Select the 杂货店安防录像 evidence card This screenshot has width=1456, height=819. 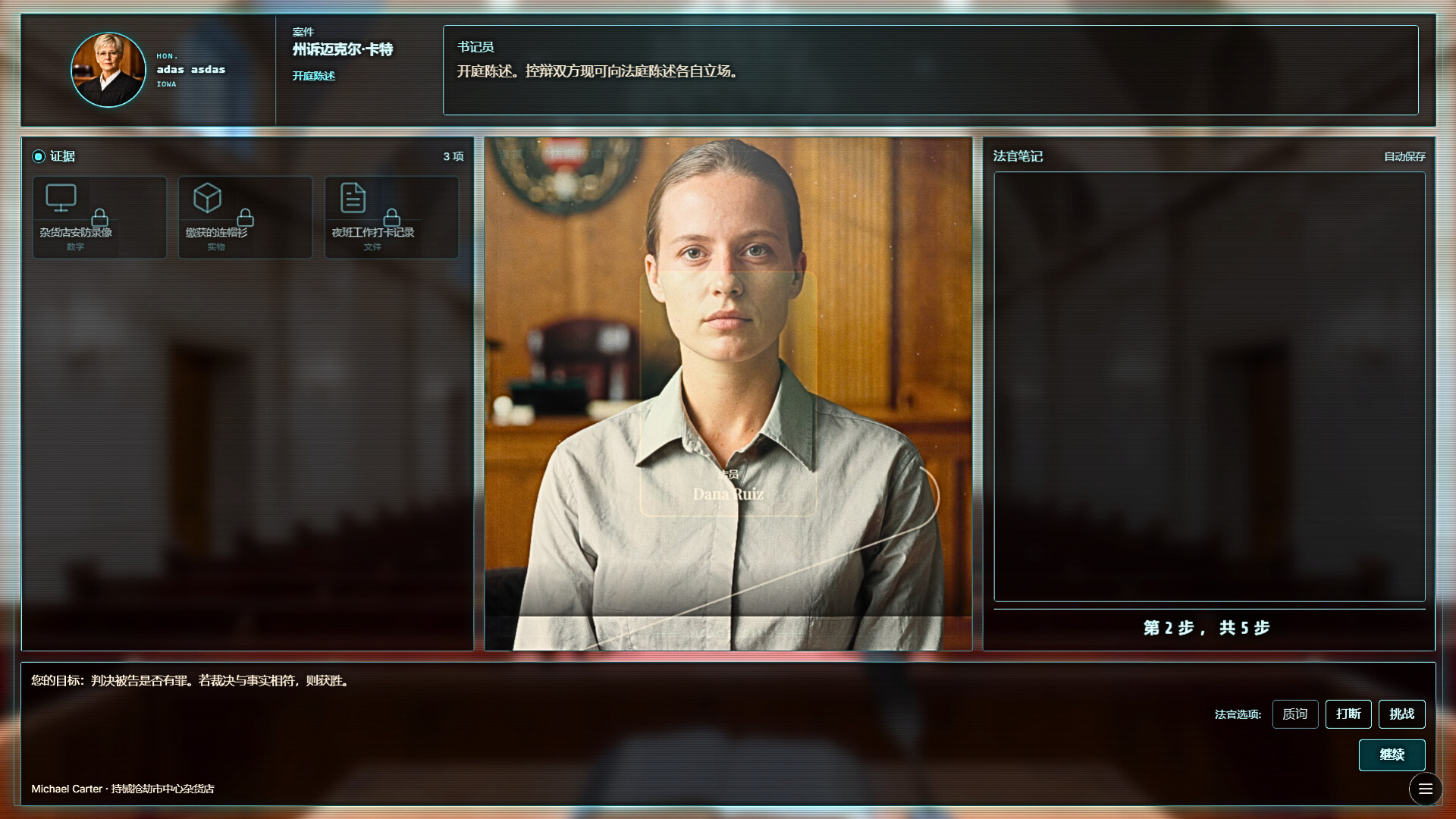point(99,218)
